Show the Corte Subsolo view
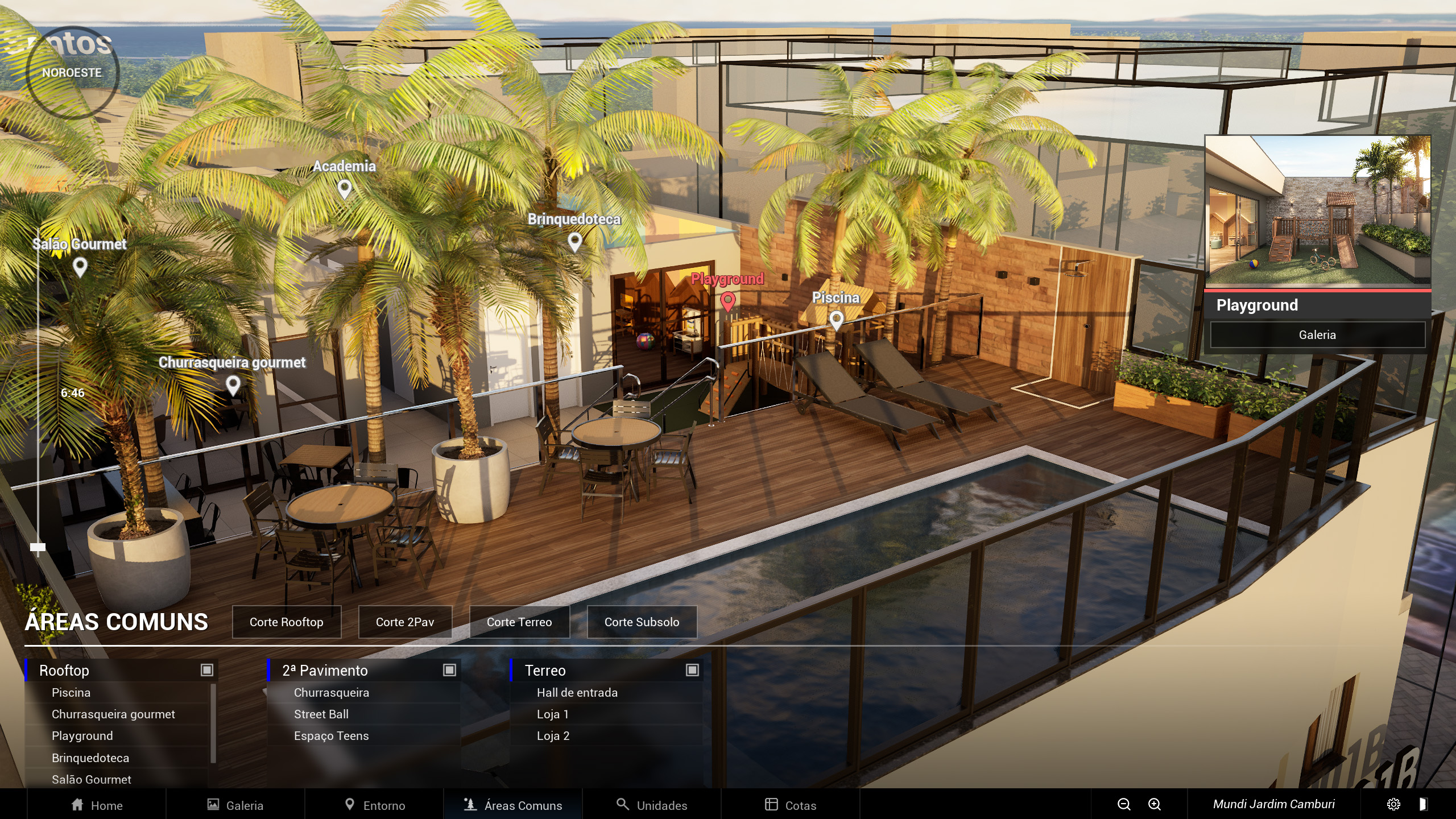The image size is (1456, 819). pyautogui.click(x=642, y=622)
